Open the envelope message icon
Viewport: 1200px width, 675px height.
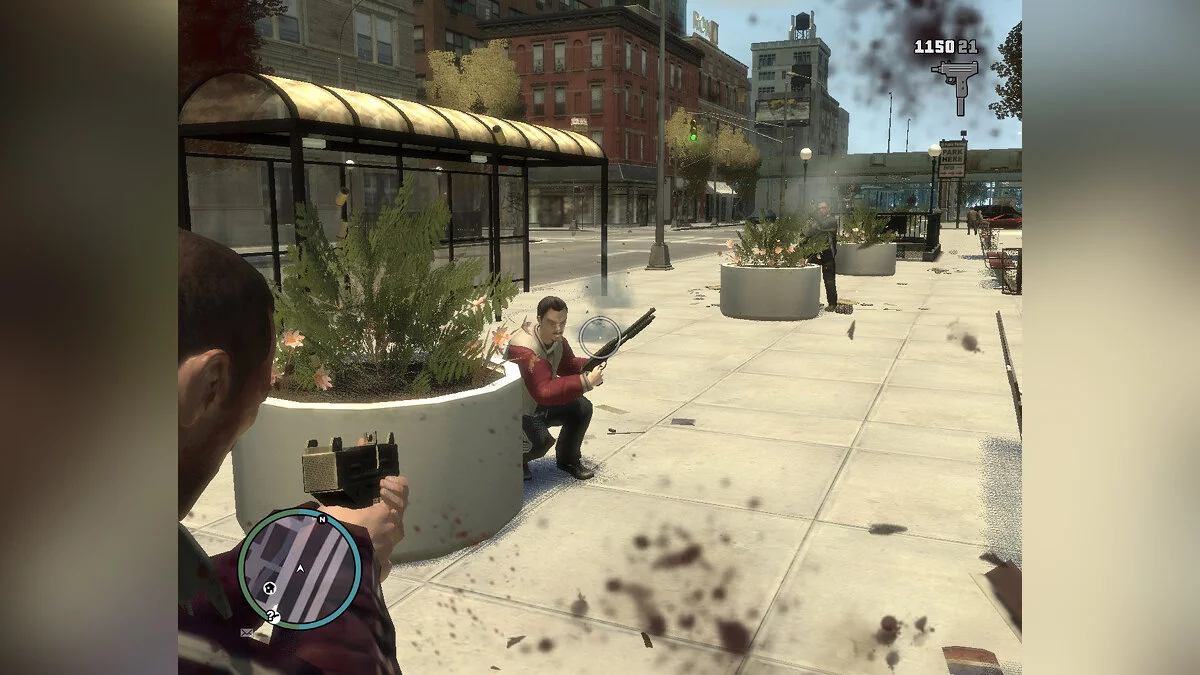(x=246, y=632)
